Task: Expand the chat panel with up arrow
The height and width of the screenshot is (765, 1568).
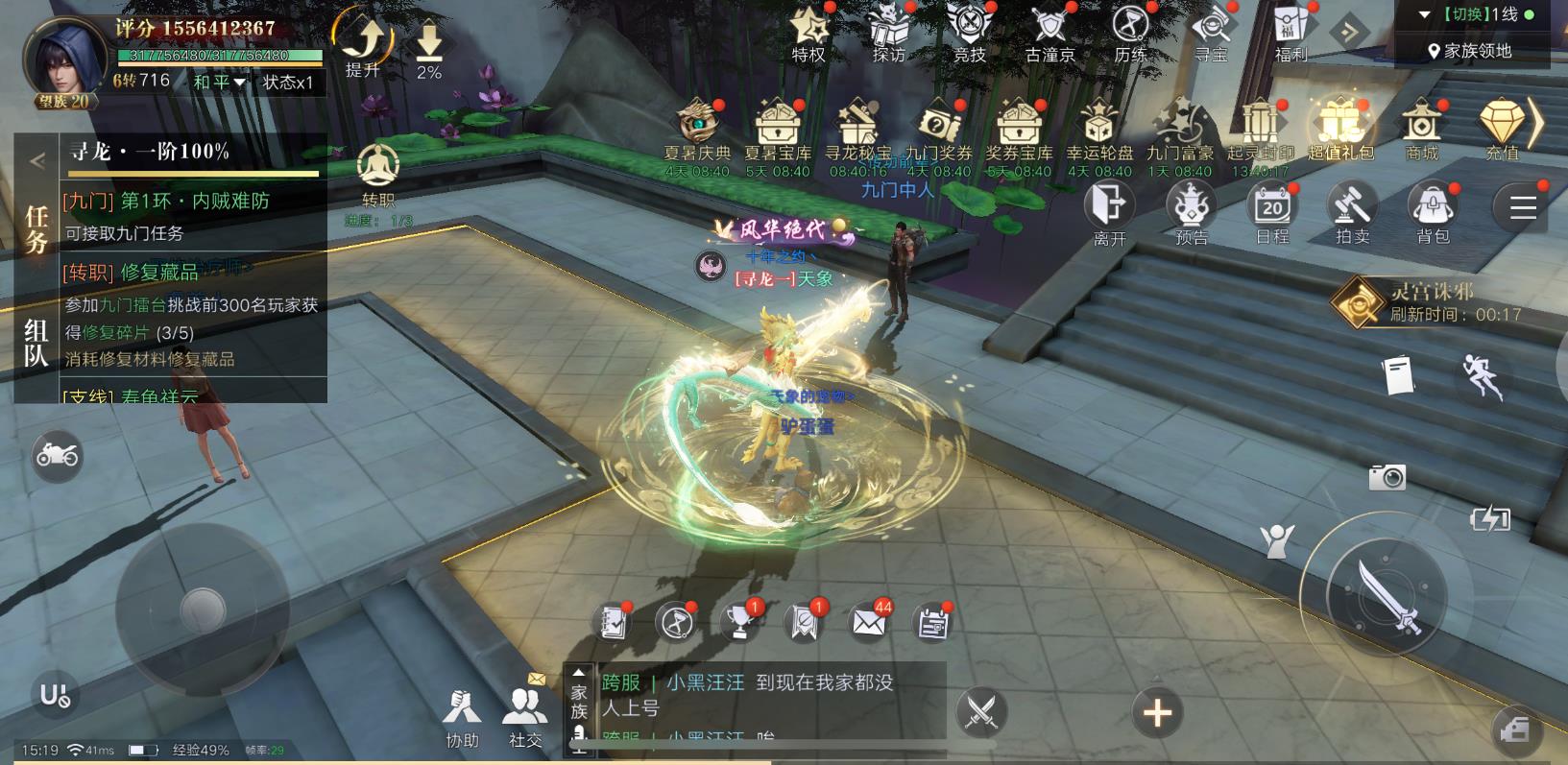Action: tap(580, 672)
